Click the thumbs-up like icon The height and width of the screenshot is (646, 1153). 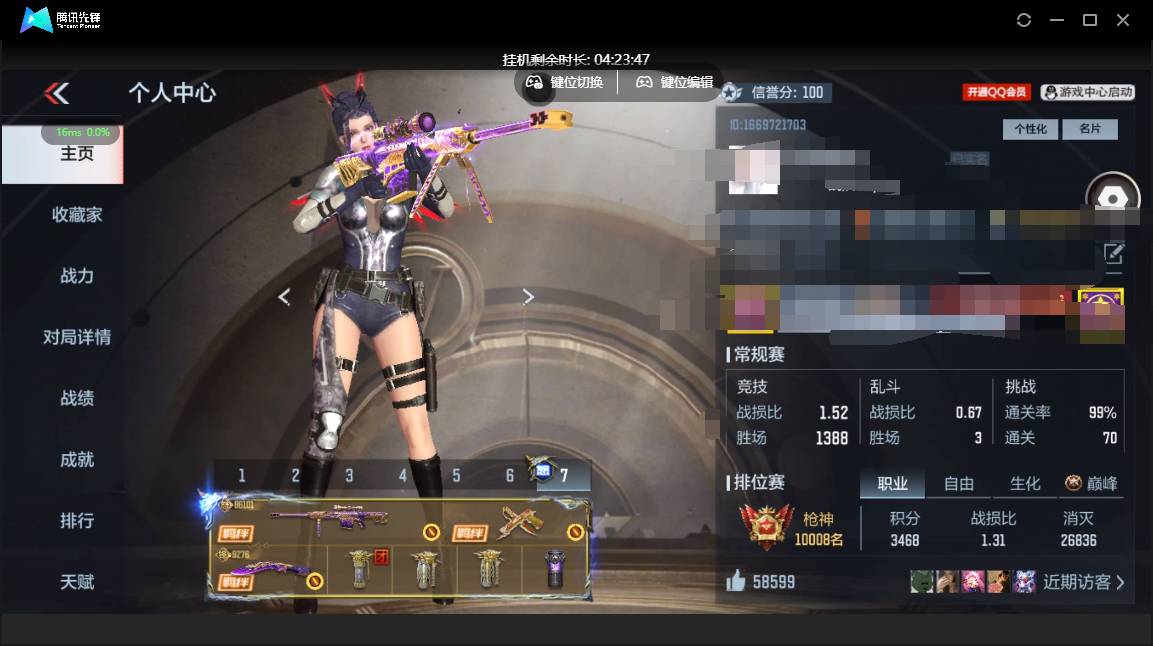coord(736,581)
